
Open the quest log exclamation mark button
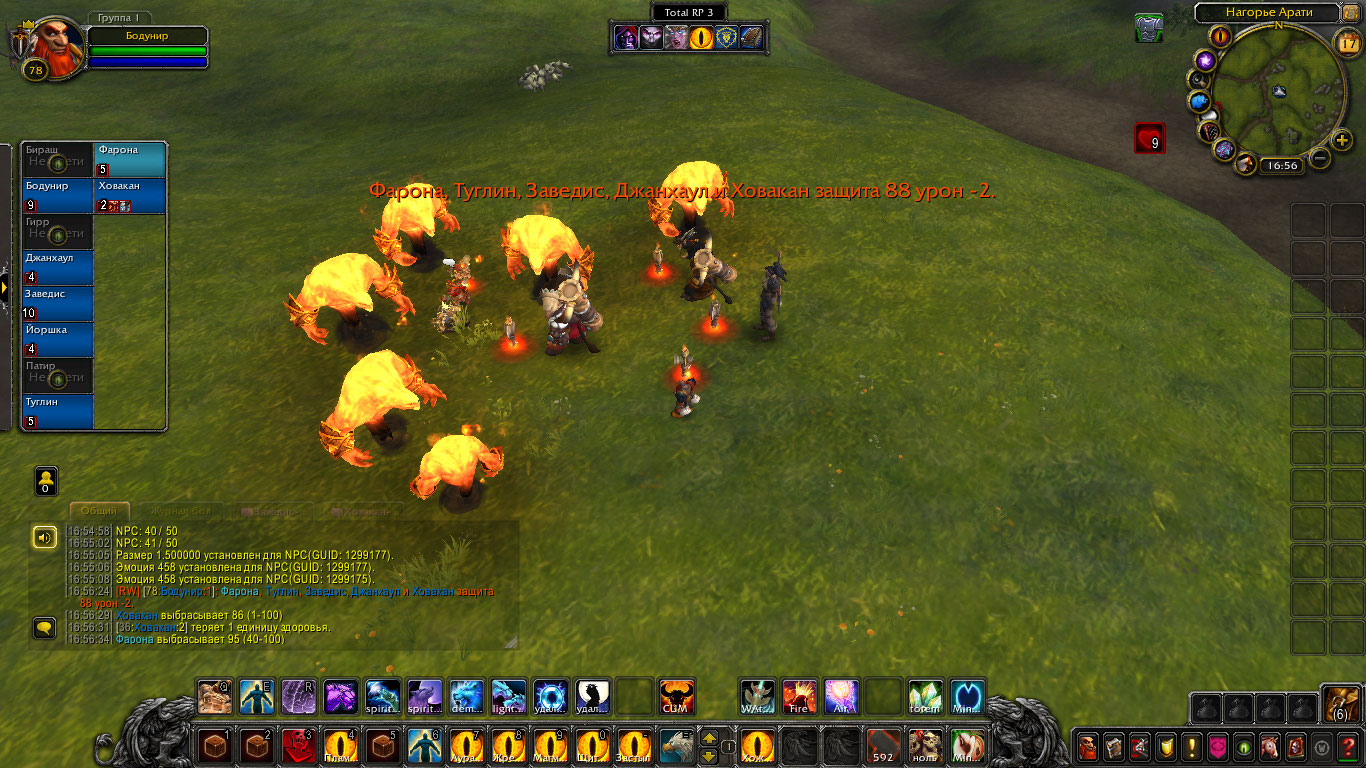pos(1192,746)
